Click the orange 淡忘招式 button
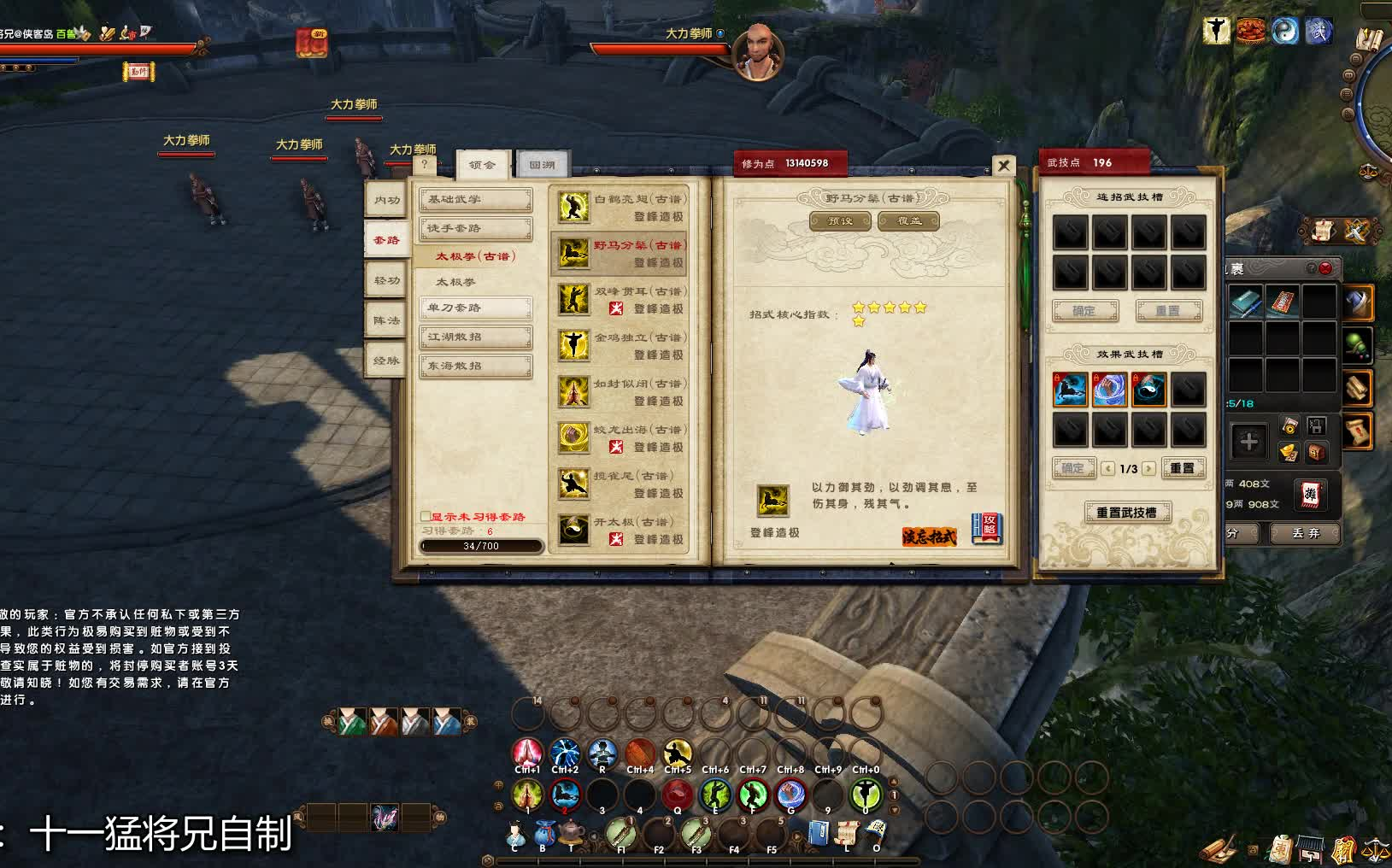Screen dimensions: 1392x868 [x=929, y=537]
